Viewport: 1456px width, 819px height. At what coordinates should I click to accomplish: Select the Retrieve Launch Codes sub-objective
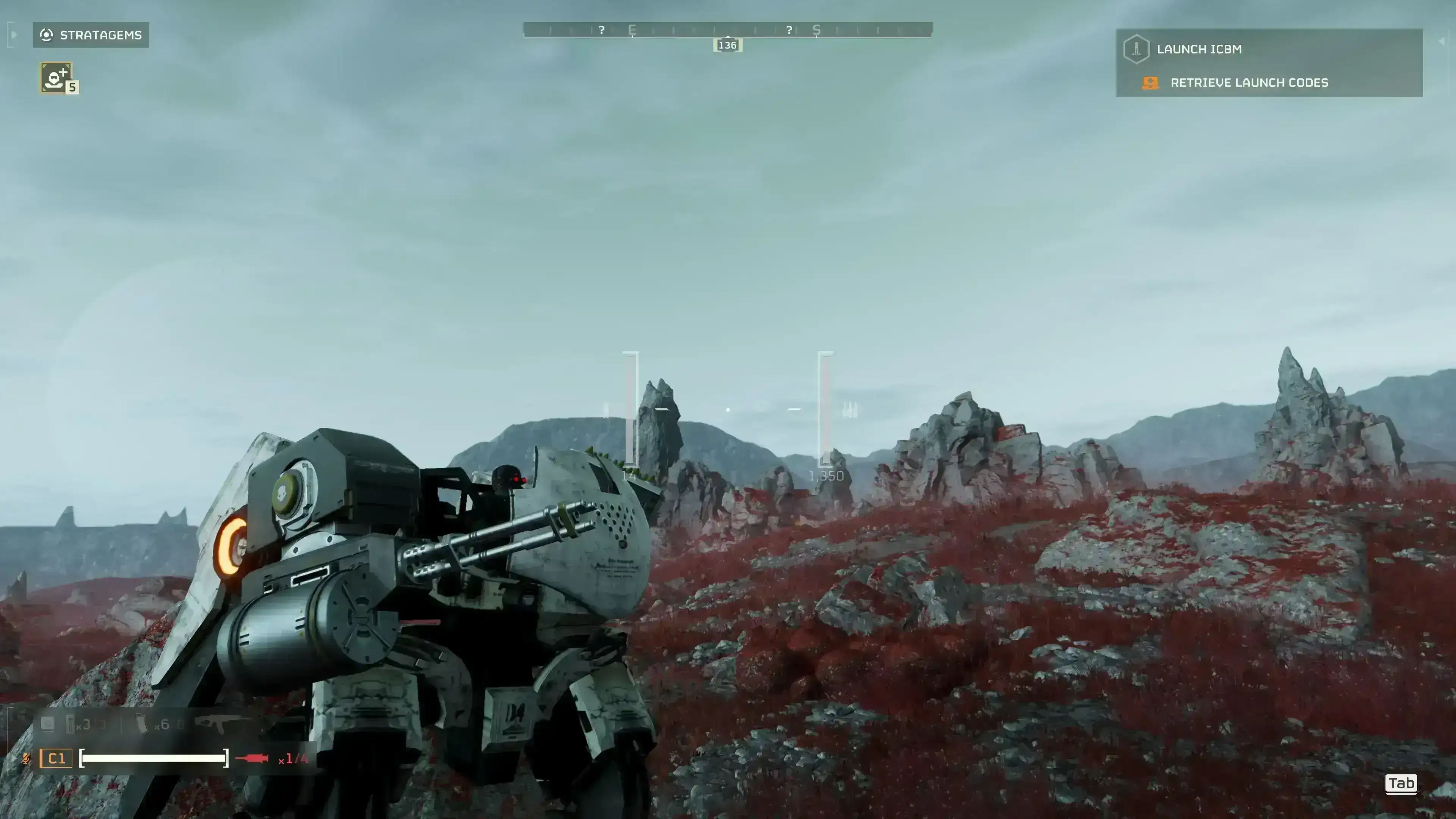click(x=1249, y=83)
